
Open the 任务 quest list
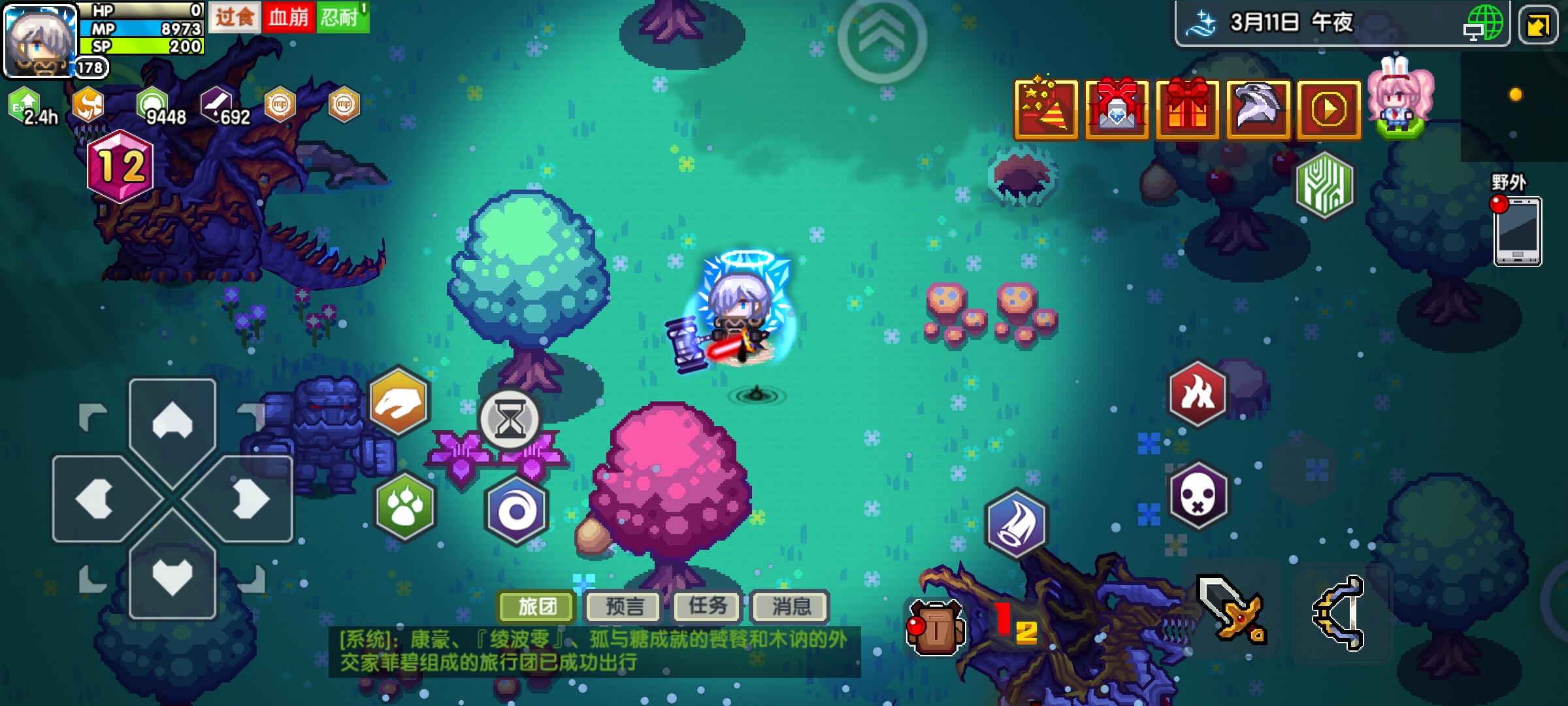click(x=706, y=608)
